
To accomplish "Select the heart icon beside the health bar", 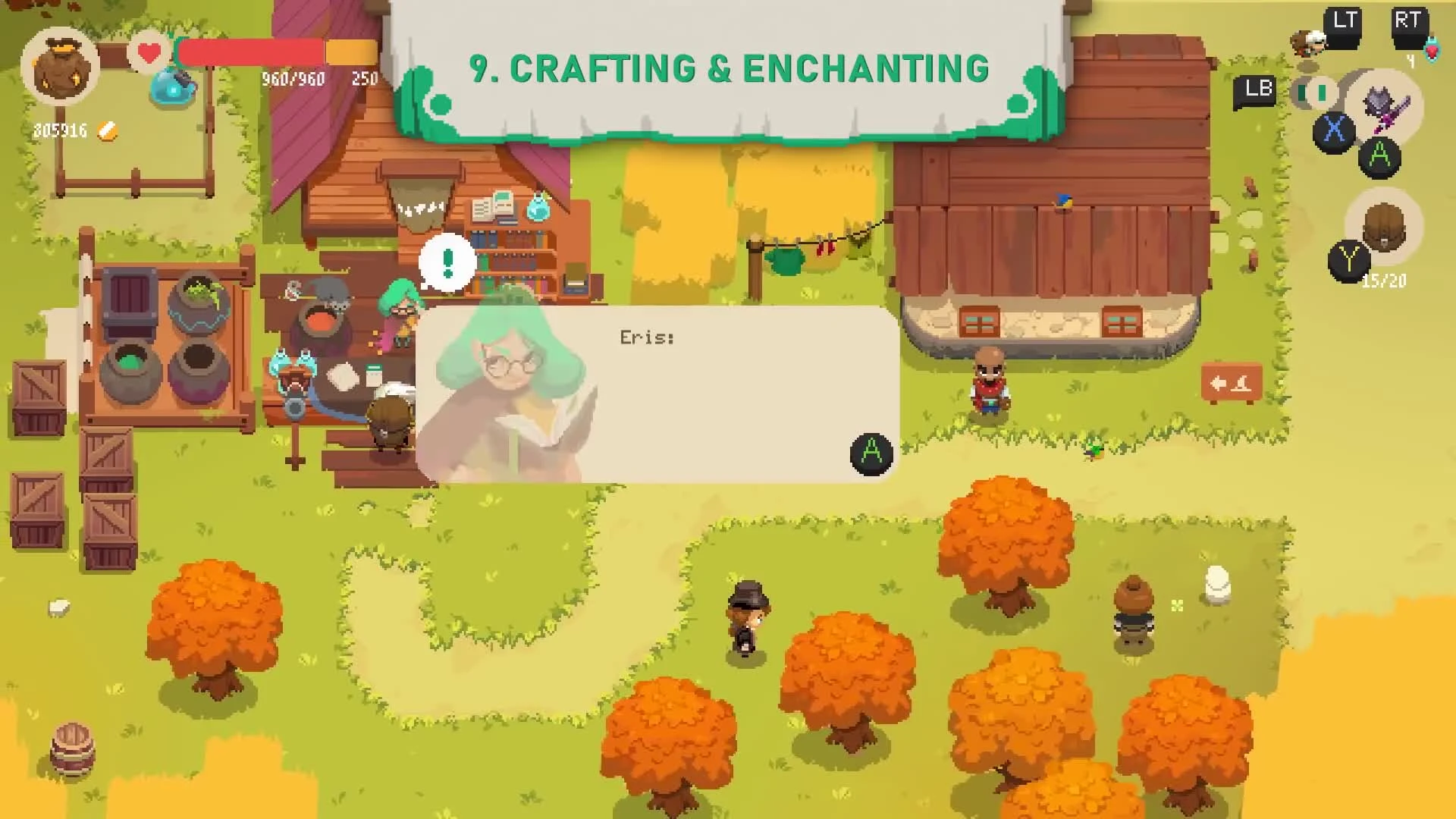I will 149,53.
